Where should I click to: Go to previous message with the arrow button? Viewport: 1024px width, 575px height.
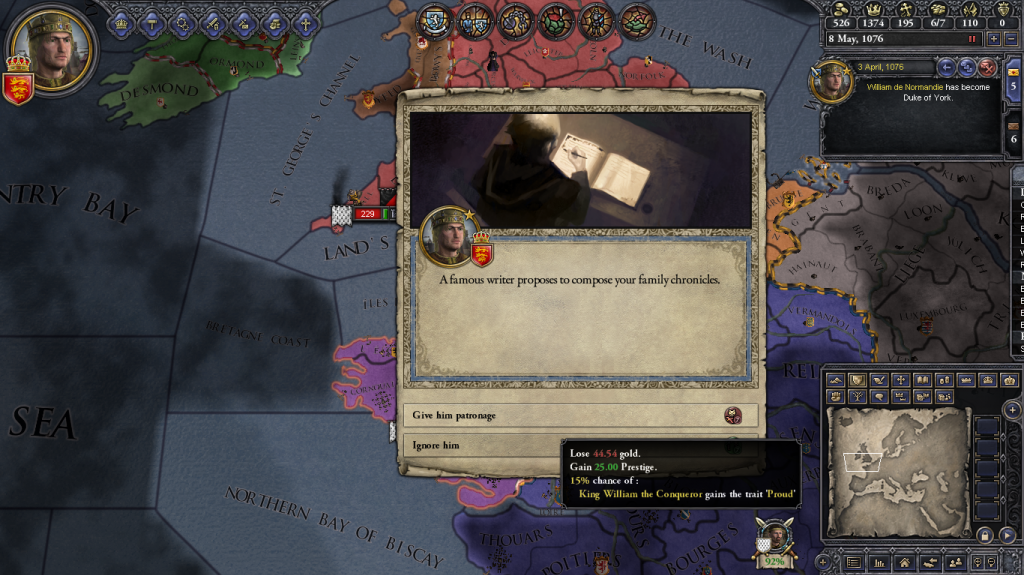pyautogui.click(x=947, y=67)
